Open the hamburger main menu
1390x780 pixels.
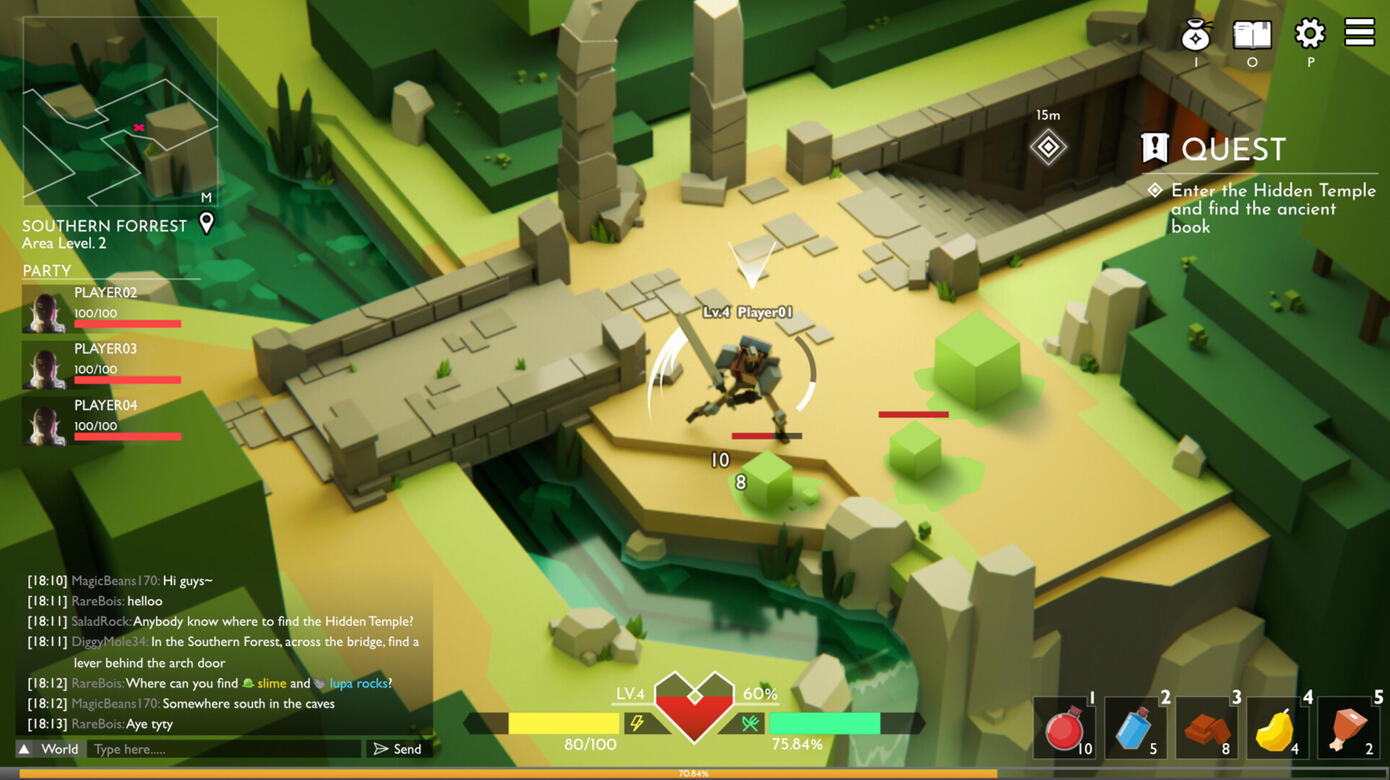tap(1359, 33)
